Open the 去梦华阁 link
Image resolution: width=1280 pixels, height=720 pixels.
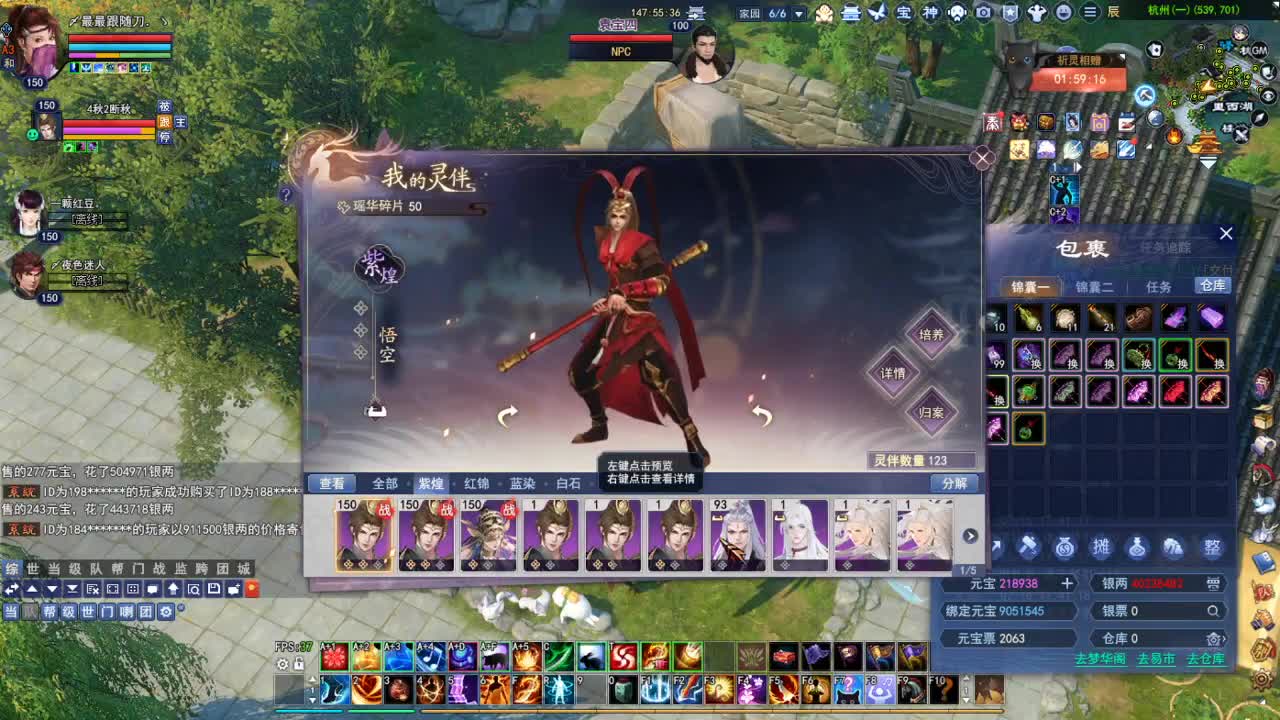point(1100,659)
